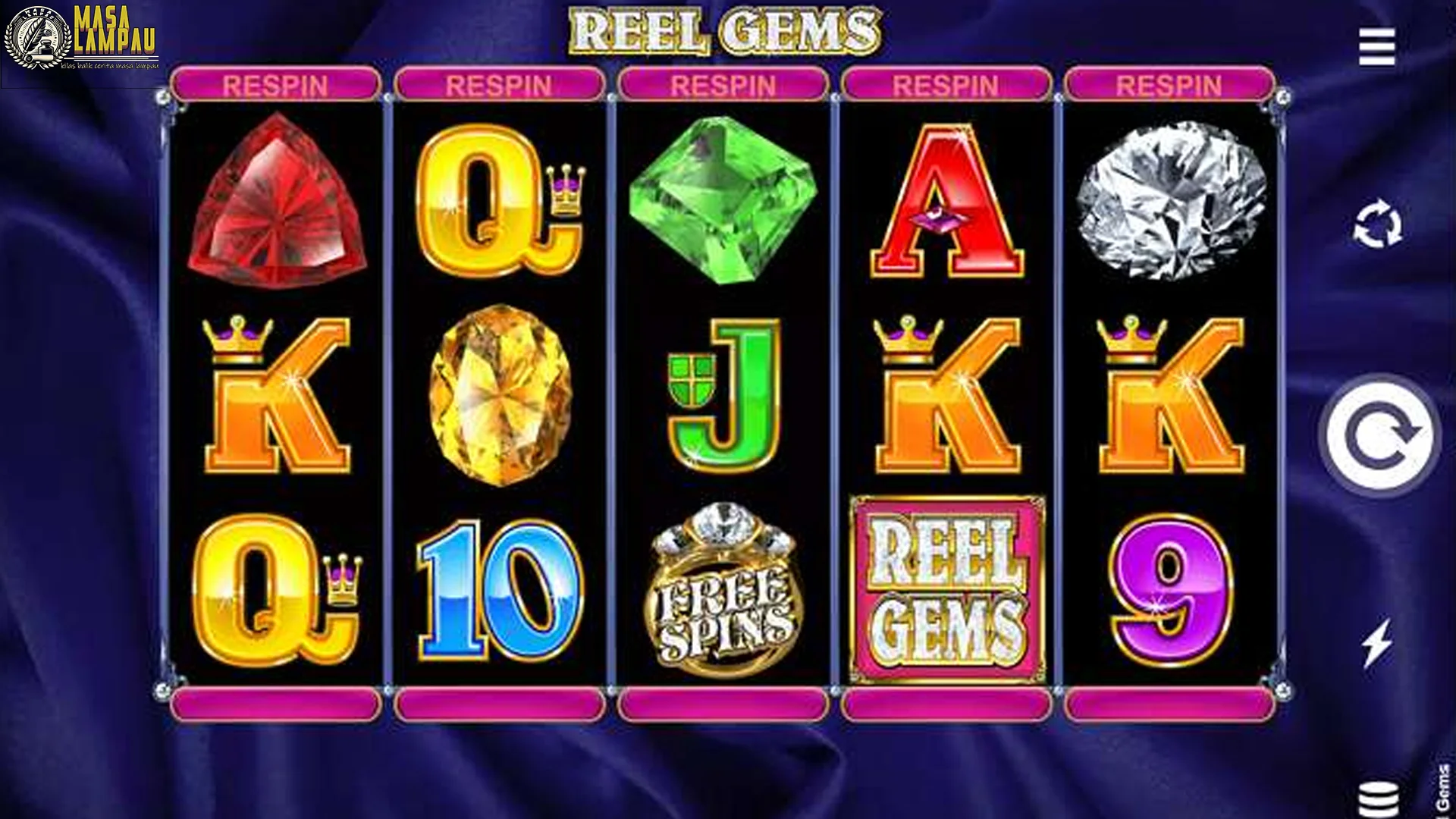This screenshot has height=819, width=1456.
Task: Trigger RESPIN on the fourth reel
Action: pos(944,85)
